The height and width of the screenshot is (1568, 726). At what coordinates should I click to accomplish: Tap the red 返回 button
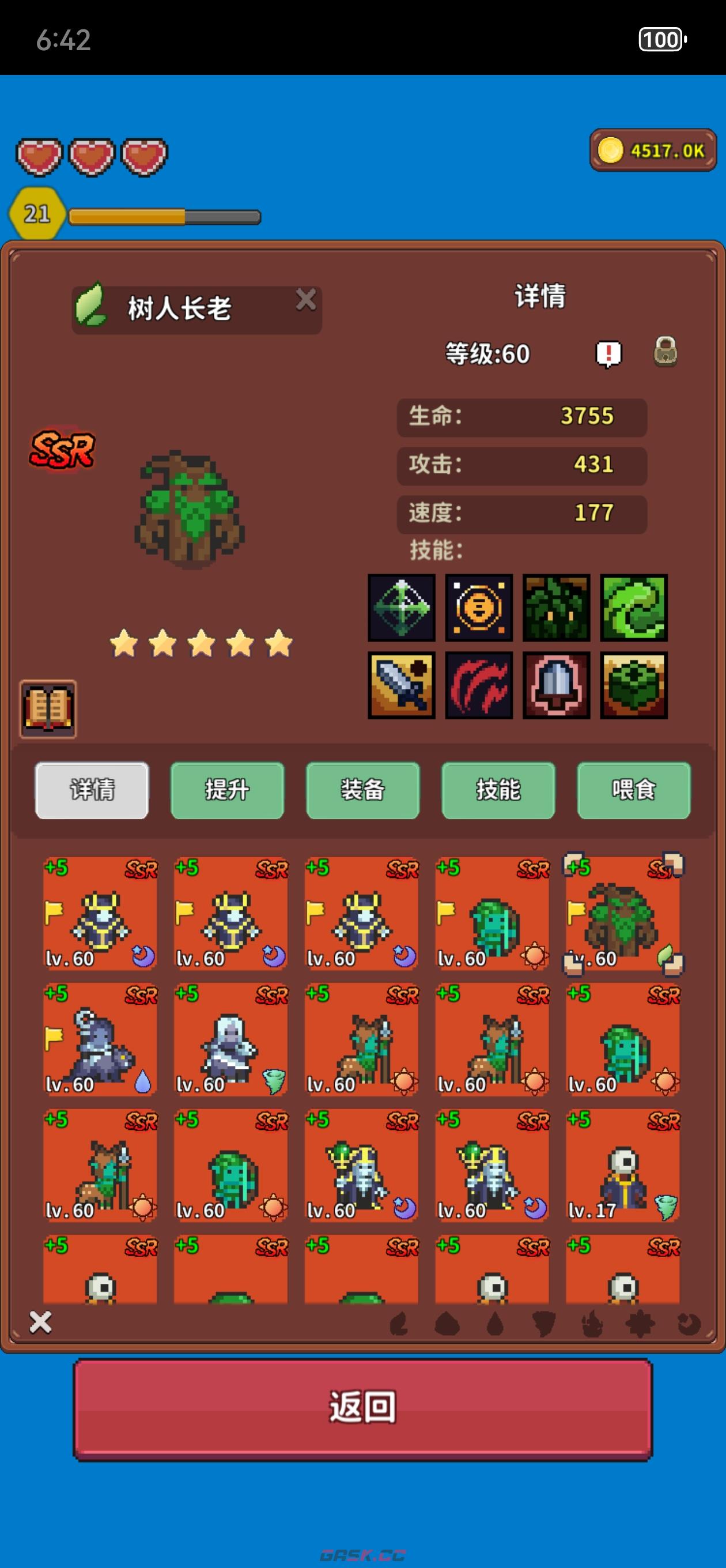pyautogui.click(x=362, y=1408)
